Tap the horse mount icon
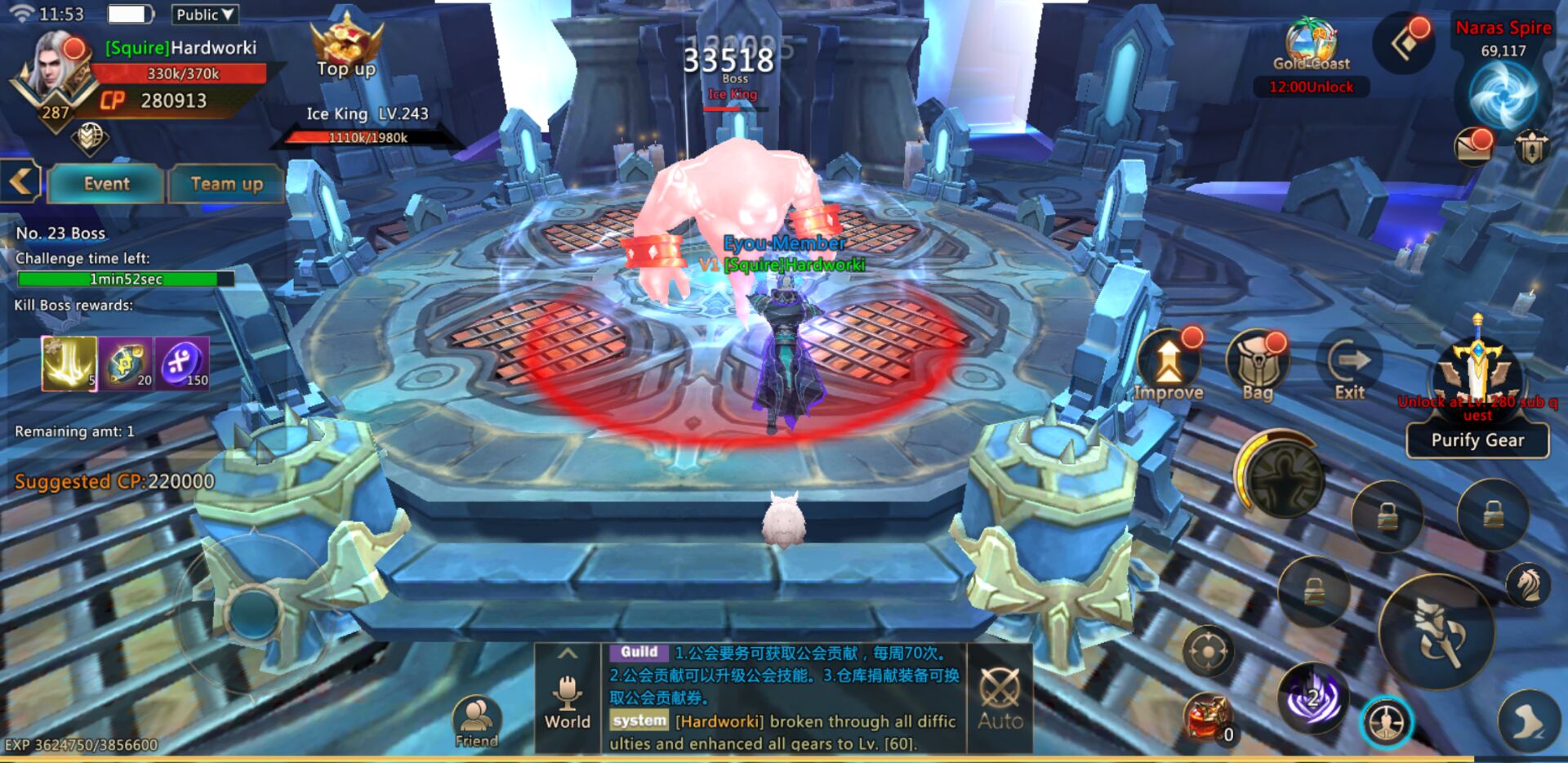The image size is (1568, 763). (1528, 584)
